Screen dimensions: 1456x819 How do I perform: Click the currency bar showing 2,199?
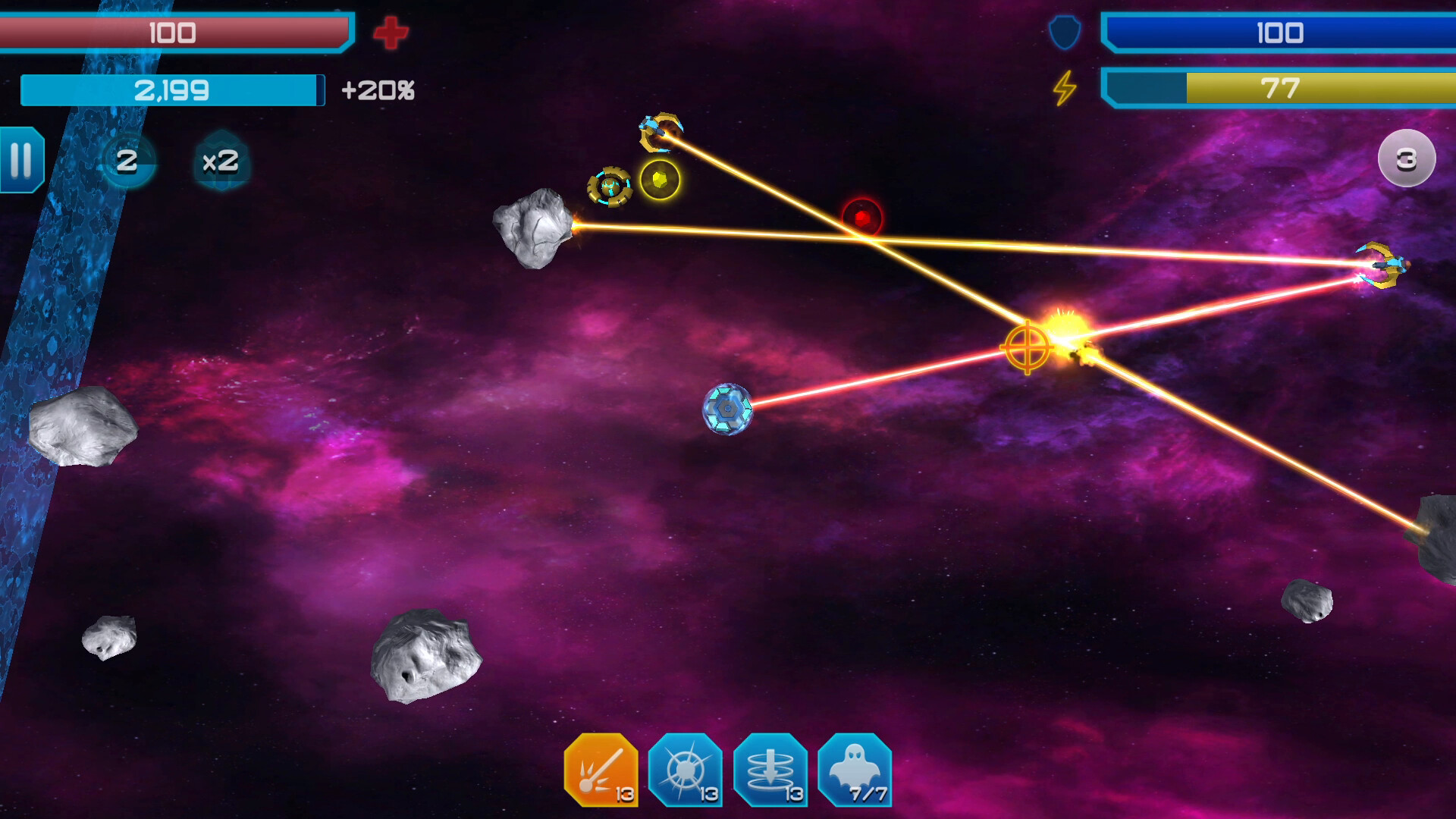pos(171,89)
